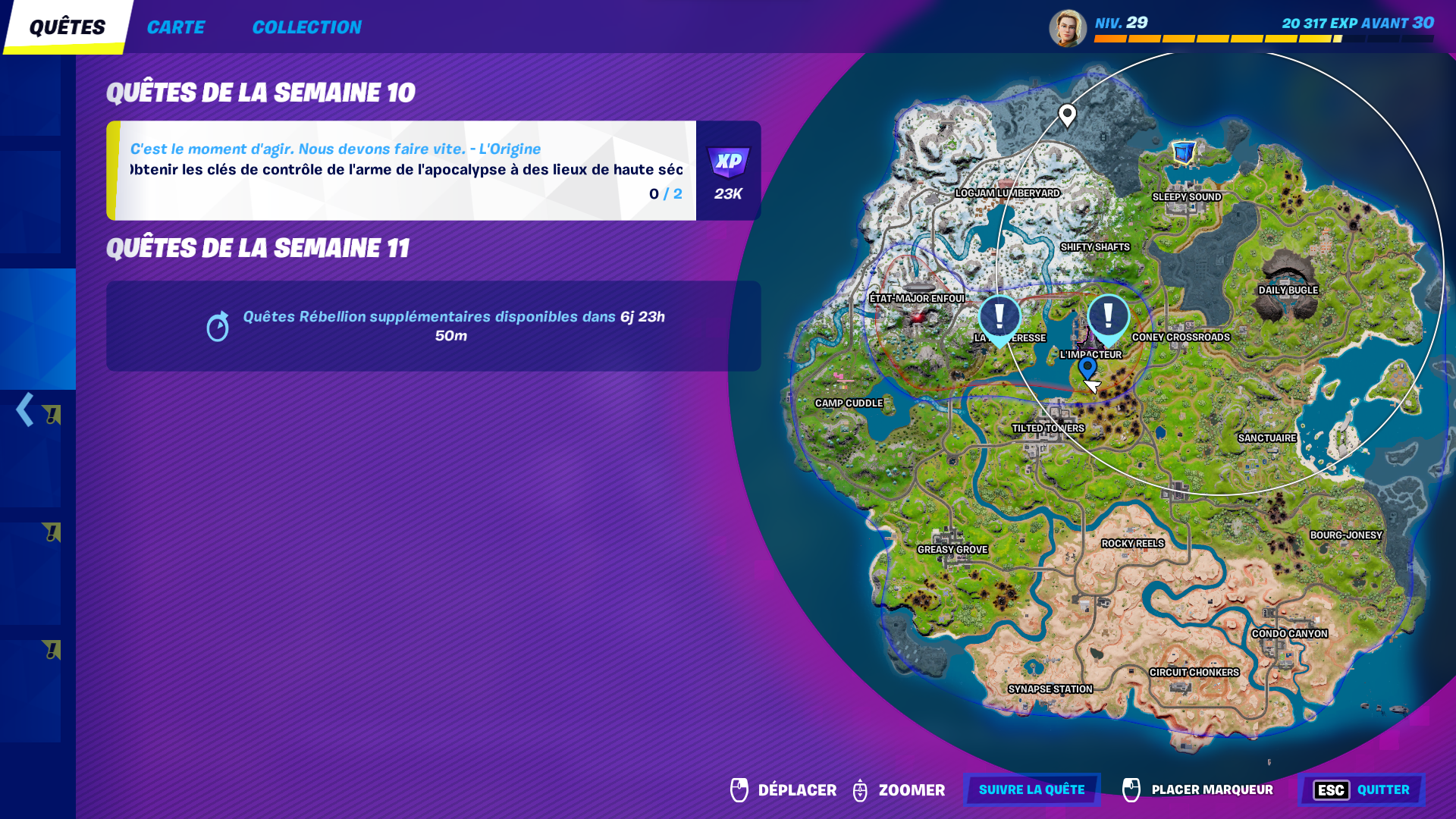This screenshot has width=1456, height=819.
Task: Switch to the CARTE tab
Action: [x=176, y=27]
